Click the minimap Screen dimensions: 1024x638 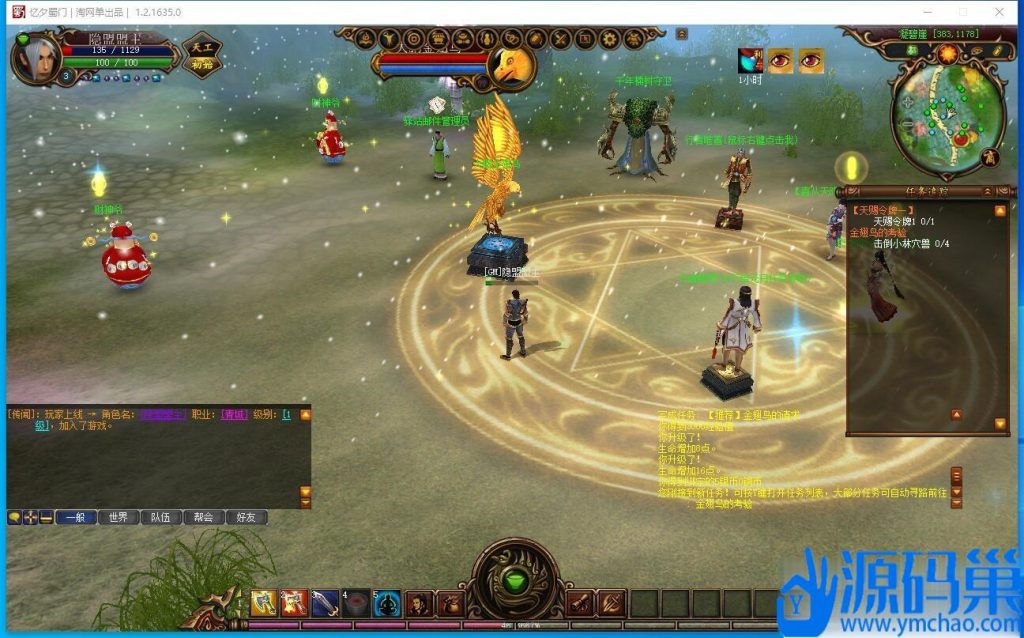(x=945, y=108)
